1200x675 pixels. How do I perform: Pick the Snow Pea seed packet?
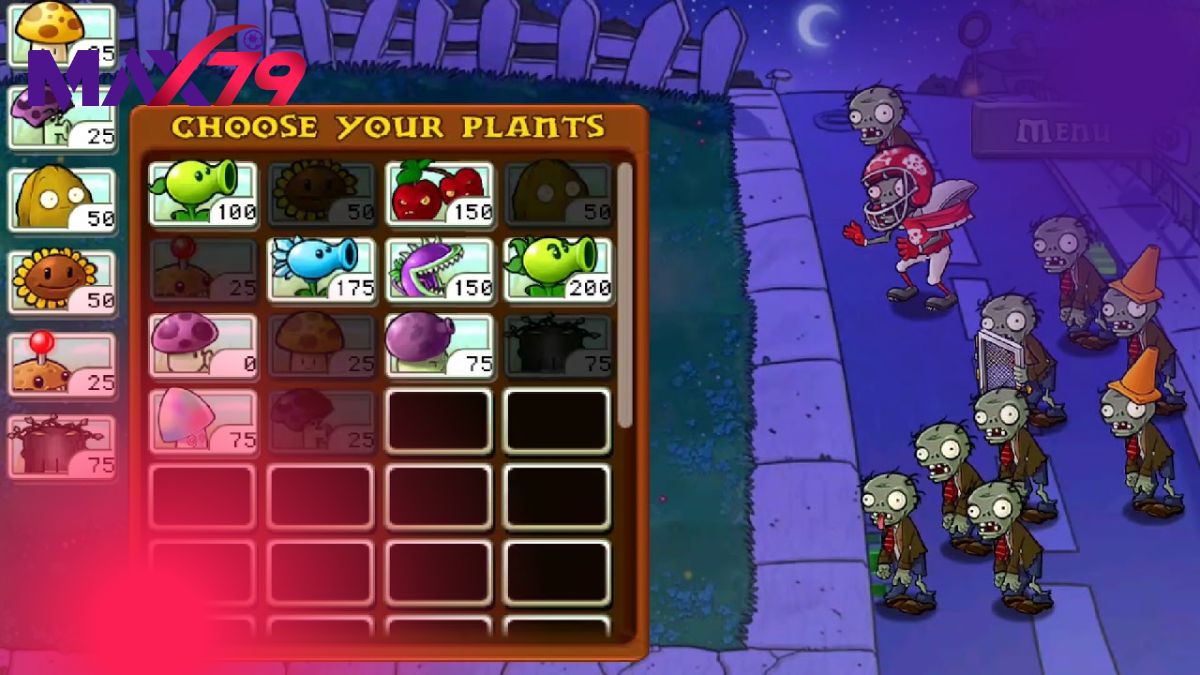tap(322, 269)
